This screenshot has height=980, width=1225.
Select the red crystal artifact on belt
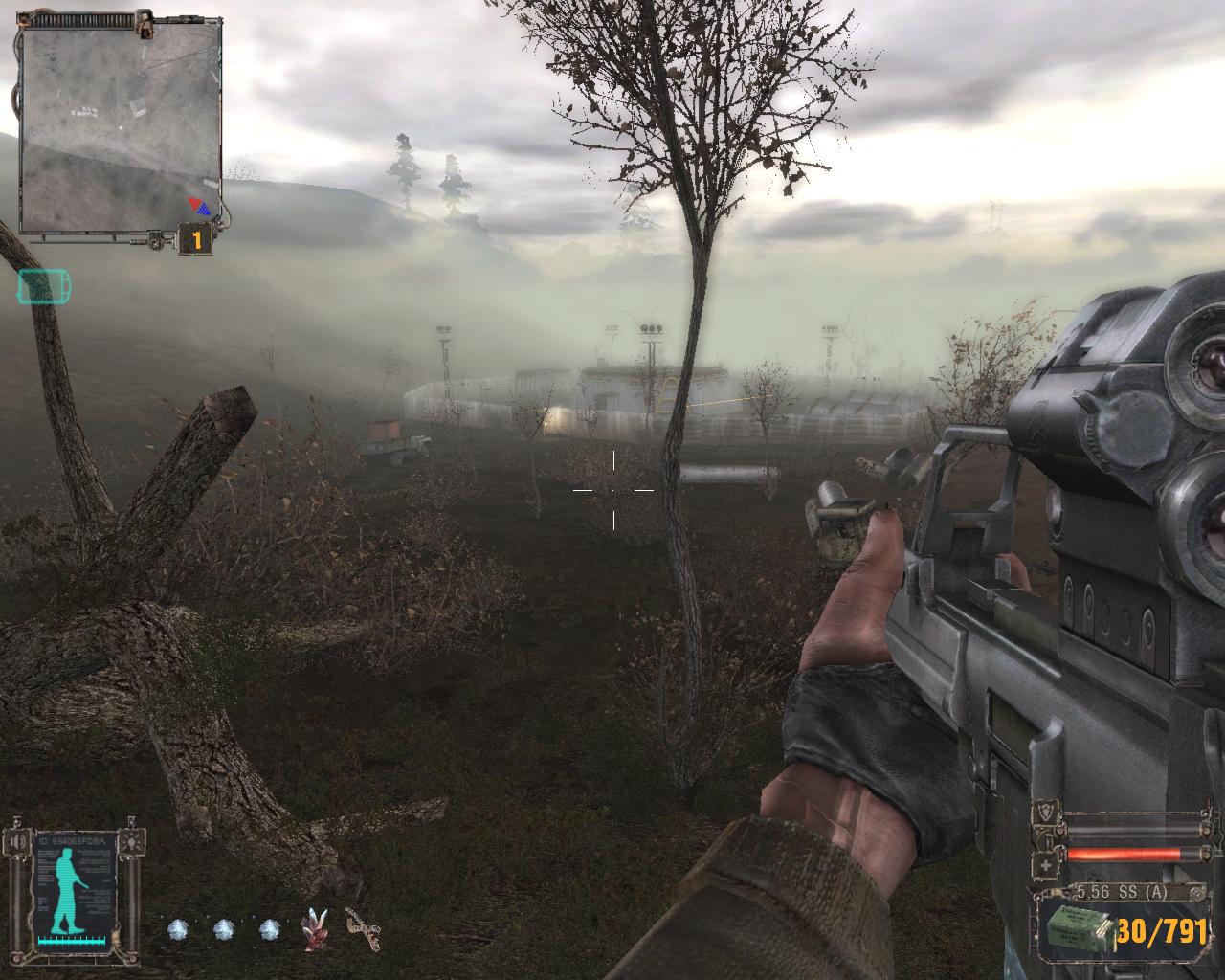(x=317, y=928)
